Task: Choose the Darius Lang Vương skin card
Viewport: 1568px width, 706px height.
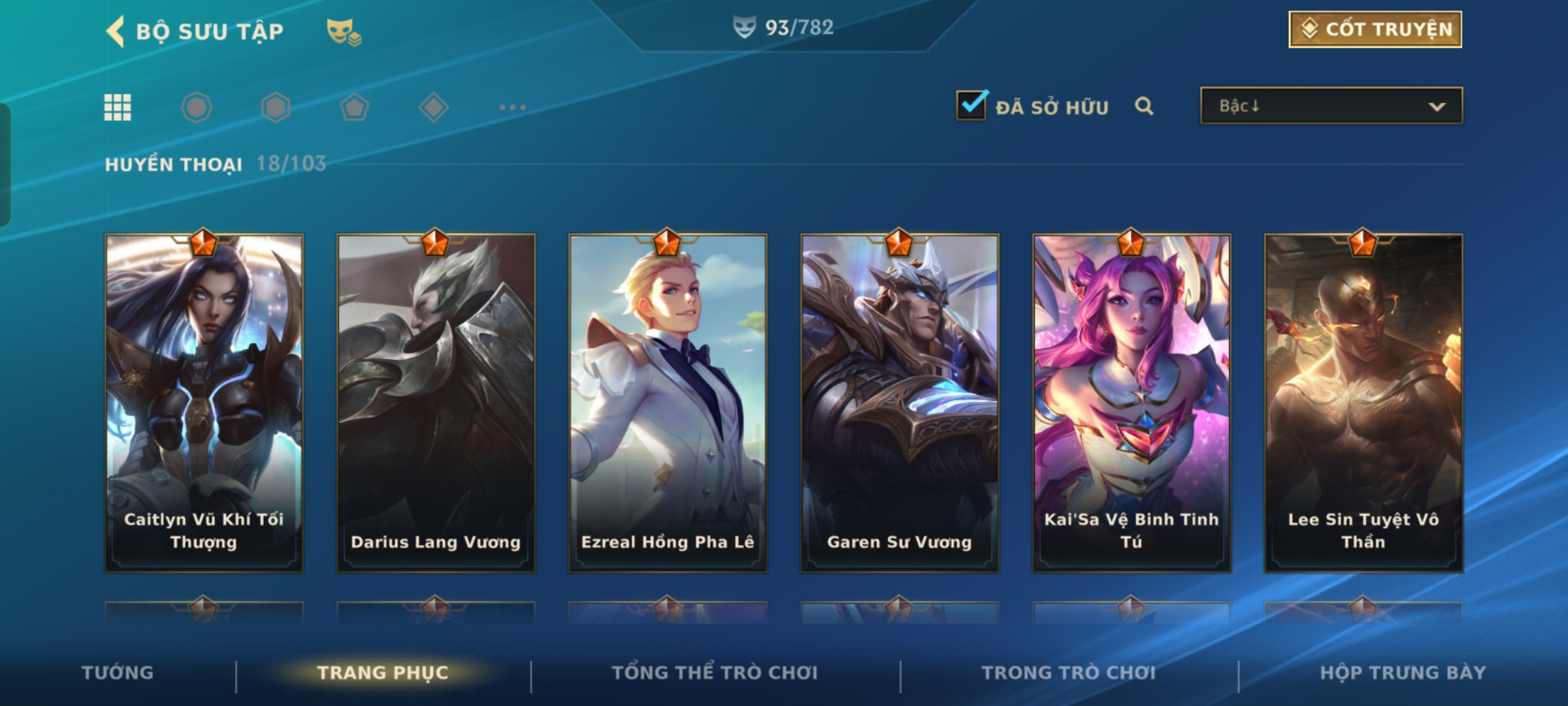Action: click(436, 403)
